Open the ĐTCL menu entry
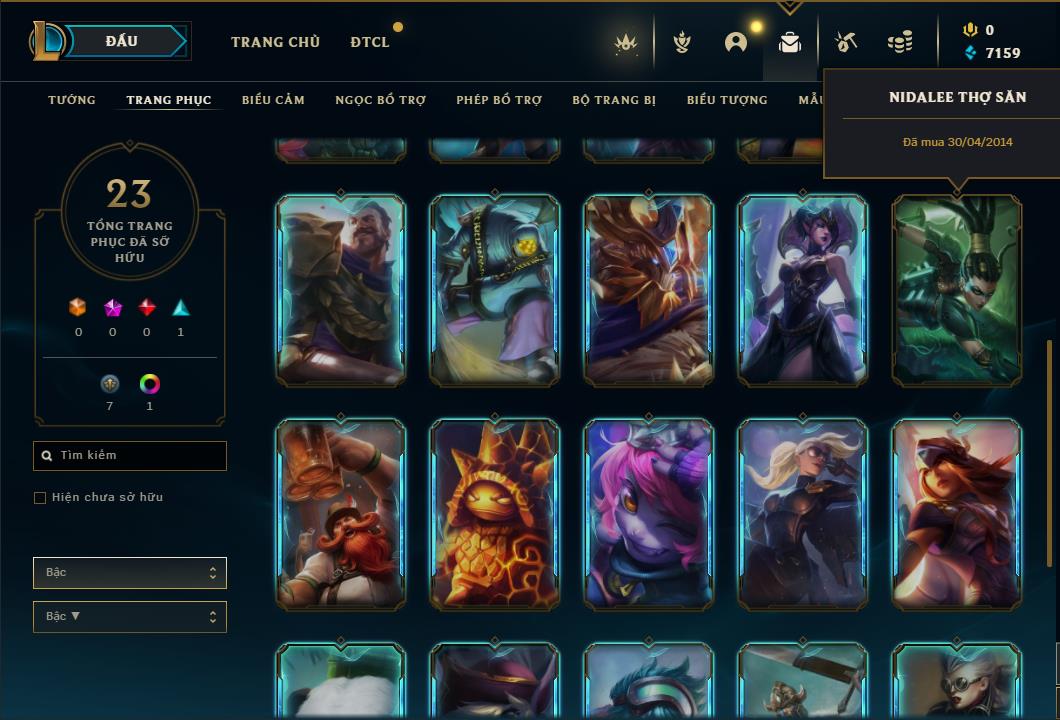This screenshot has height=720, width=1060. coord(370,42)
